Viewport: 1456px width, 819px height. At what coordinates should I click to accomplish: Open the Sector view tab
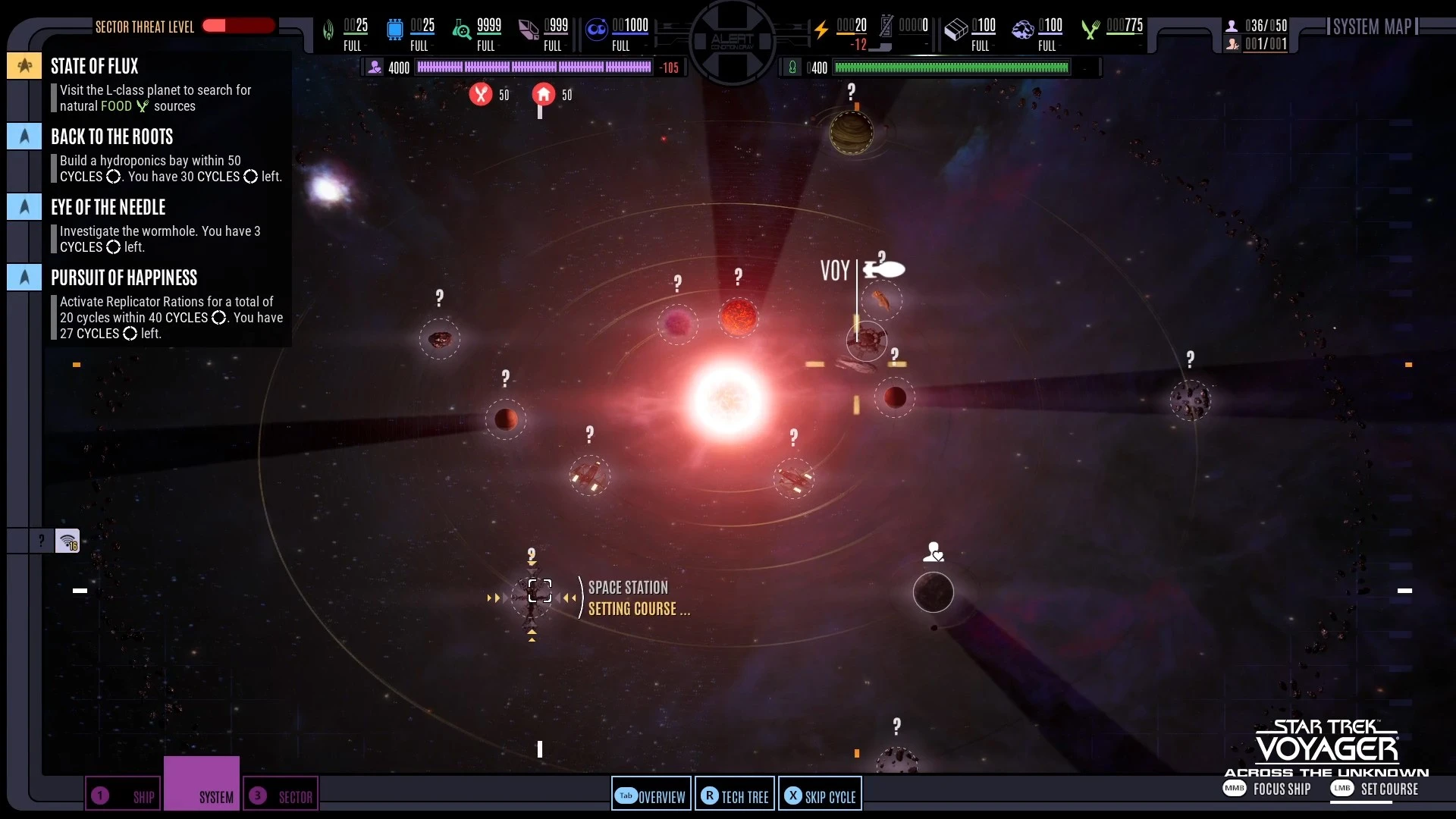281,795
